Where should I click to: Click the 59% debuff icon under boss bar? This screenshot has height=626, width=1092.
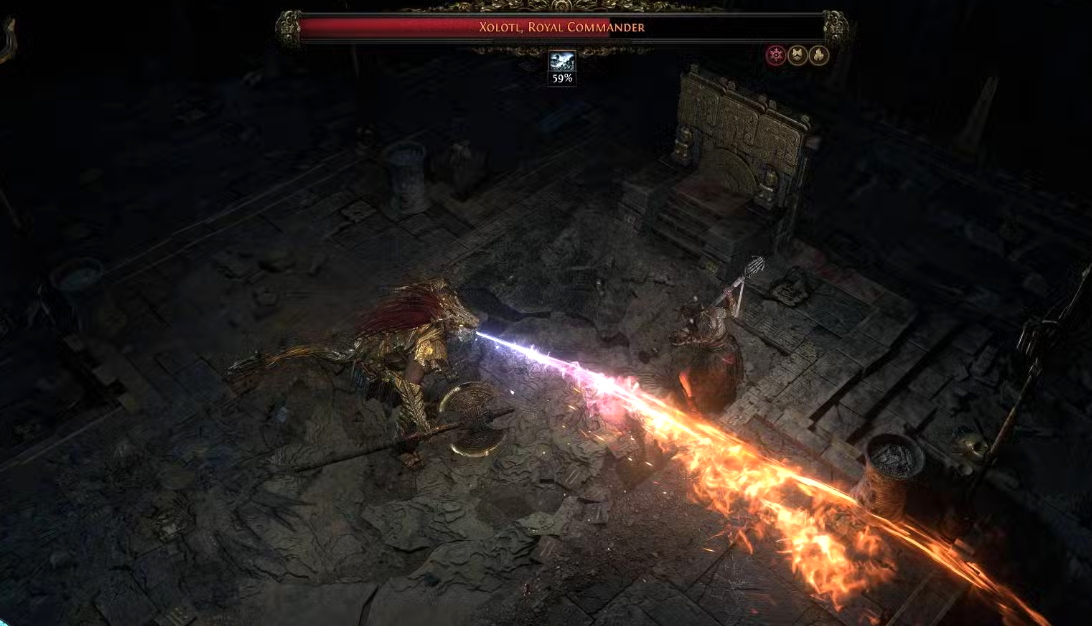[x=561, y=62]
